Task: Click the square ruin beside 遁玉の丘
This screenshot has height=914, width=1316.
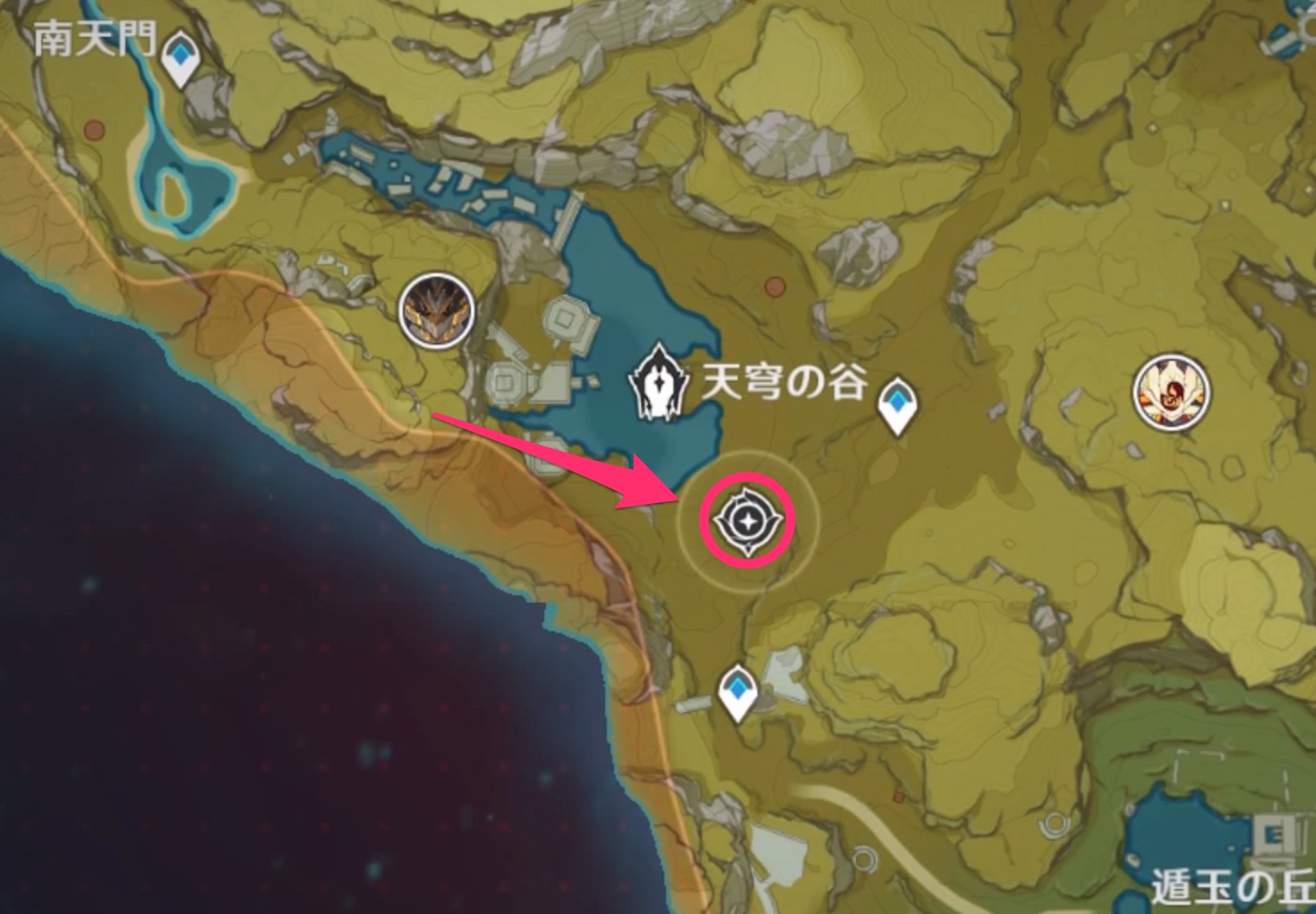Action: pos(1276,833)
